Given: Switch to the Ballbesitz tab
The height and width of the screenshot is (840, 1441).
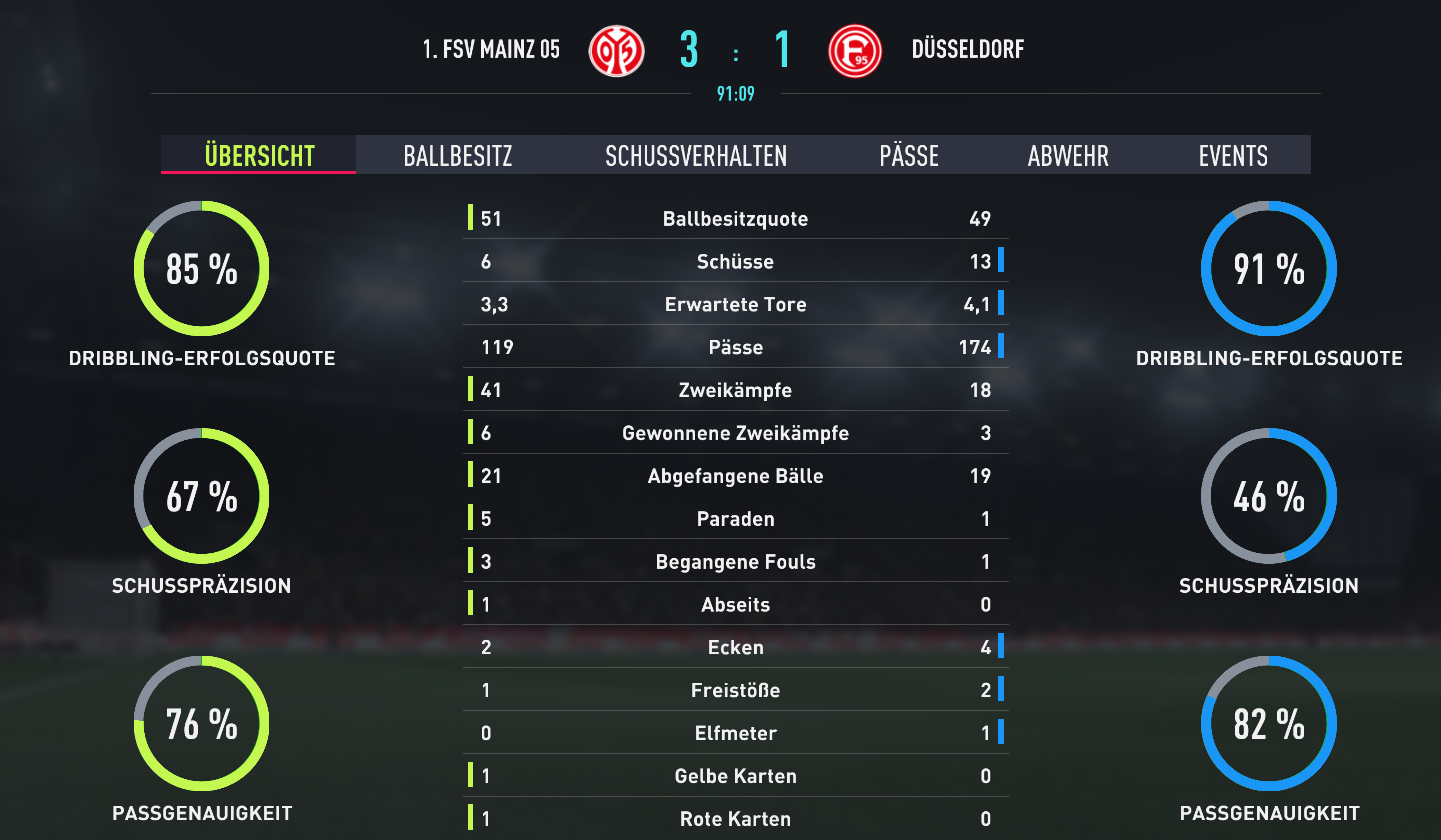Looking at the screenshot, I should (458, 156).
